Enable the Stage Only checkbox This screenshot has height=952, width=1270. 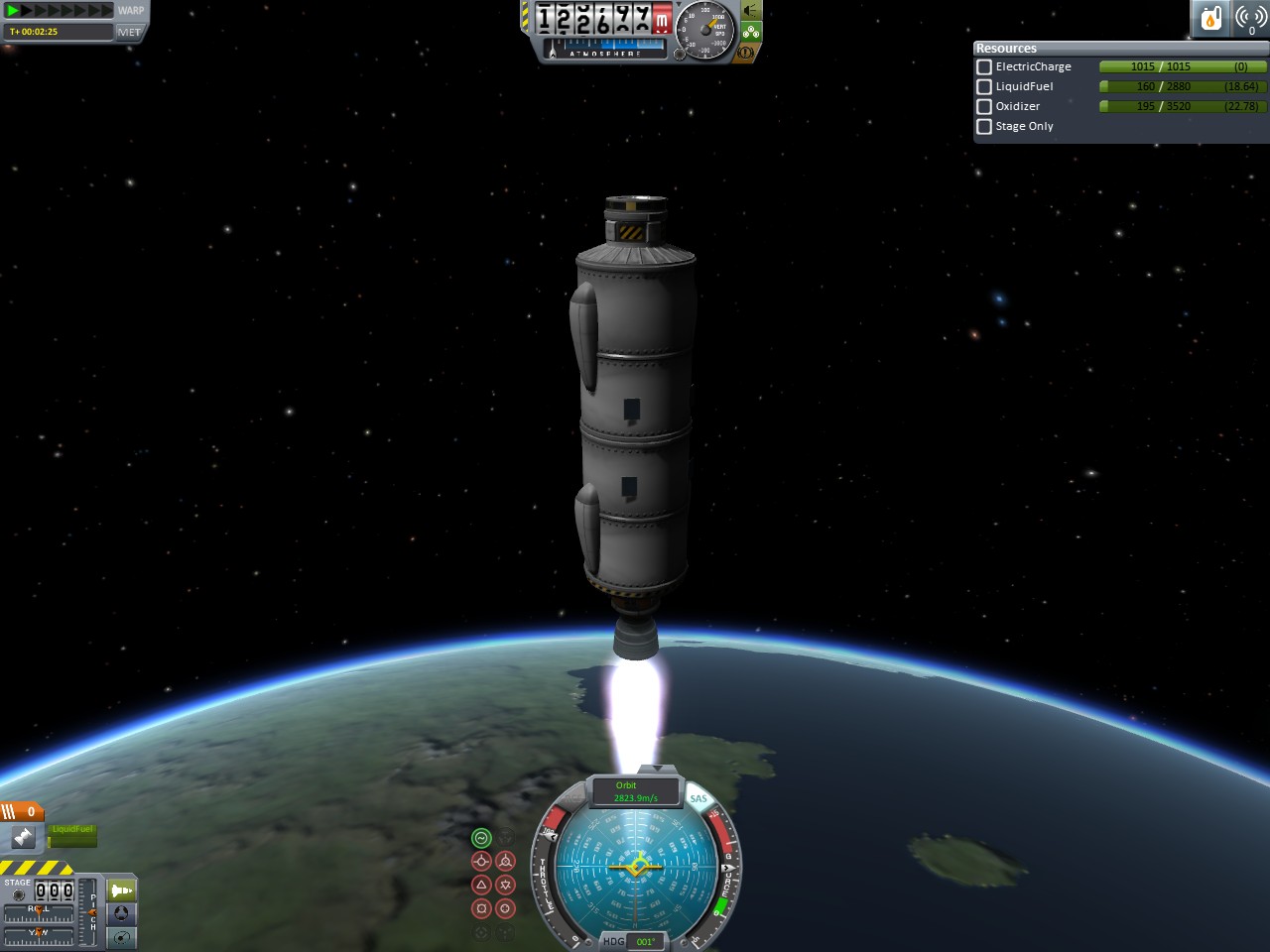tap(984, 126)
